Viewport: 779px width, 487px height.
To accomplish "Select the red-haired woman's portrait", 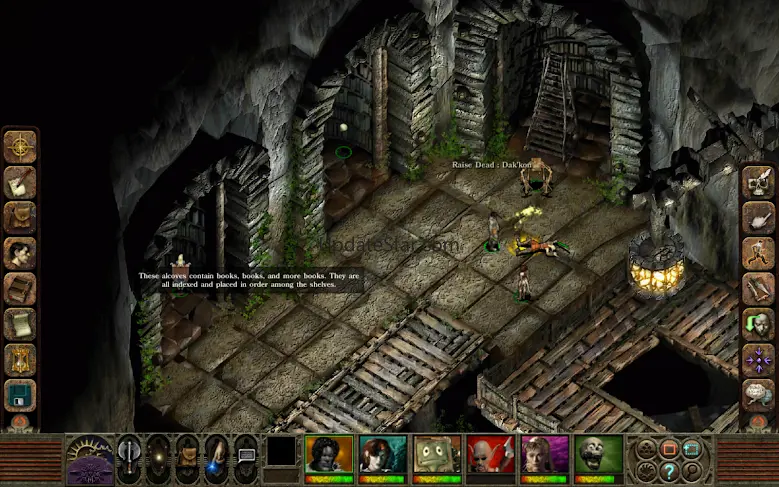I will coord(383,453).
